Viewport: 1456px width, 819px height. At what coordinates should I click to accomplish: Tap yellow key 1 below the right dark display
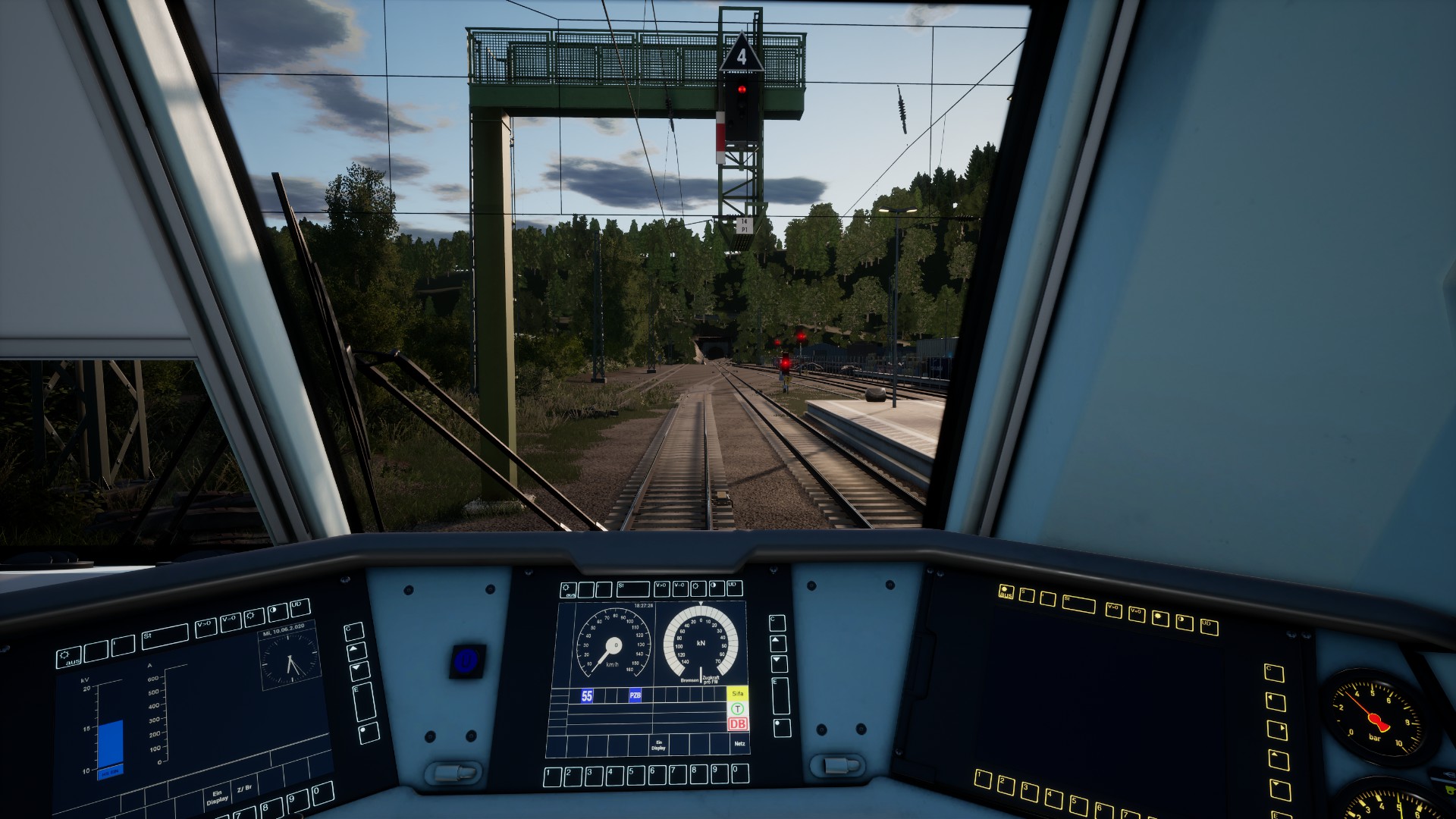click(x=984, y=779)
